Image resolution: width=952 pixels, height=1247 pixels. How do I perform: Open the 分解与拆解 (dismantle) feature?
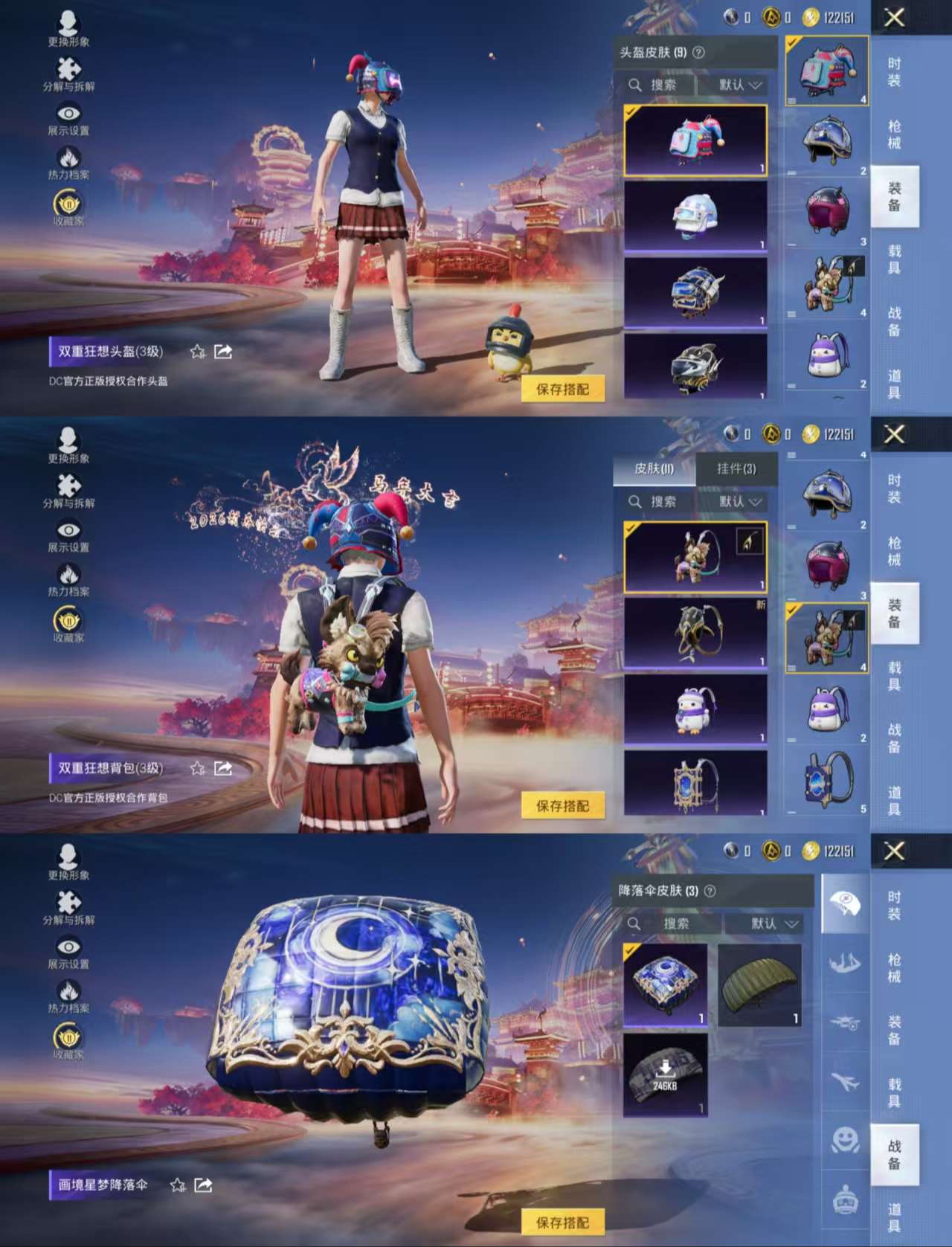[x=70, y=71]
